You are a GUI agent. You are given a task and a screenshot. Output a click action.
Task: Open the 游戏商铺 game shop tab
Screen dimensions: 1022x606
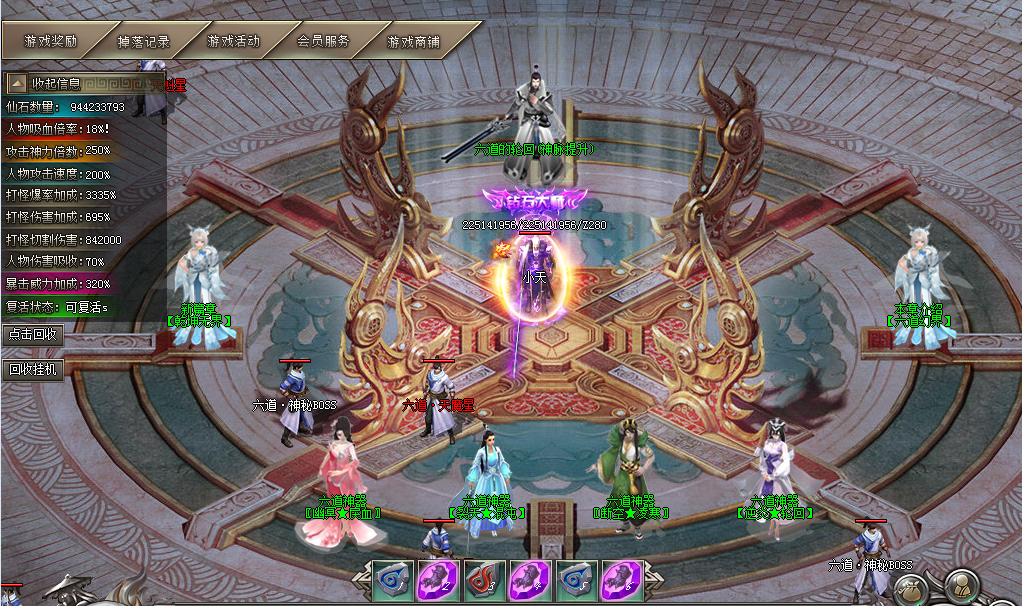pyautogui.click(x=413, y=42)
